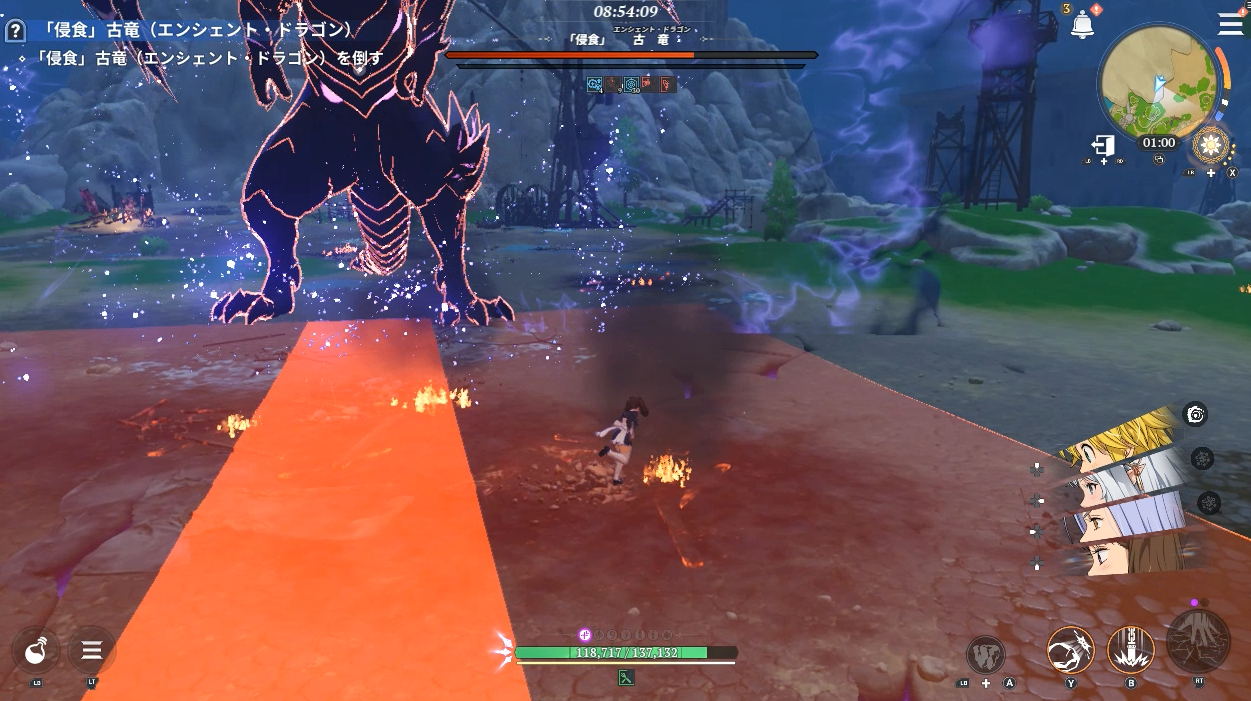
Task: Open the three-line quick menu beside the potion
Action: coord(91,651)
